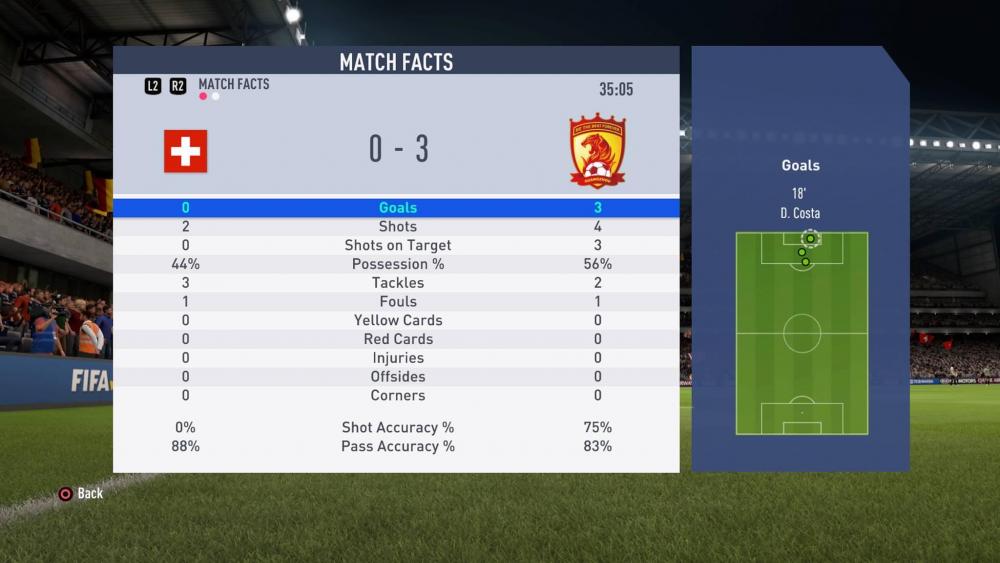Select the Injuries stat row

[x=397, y=358]
